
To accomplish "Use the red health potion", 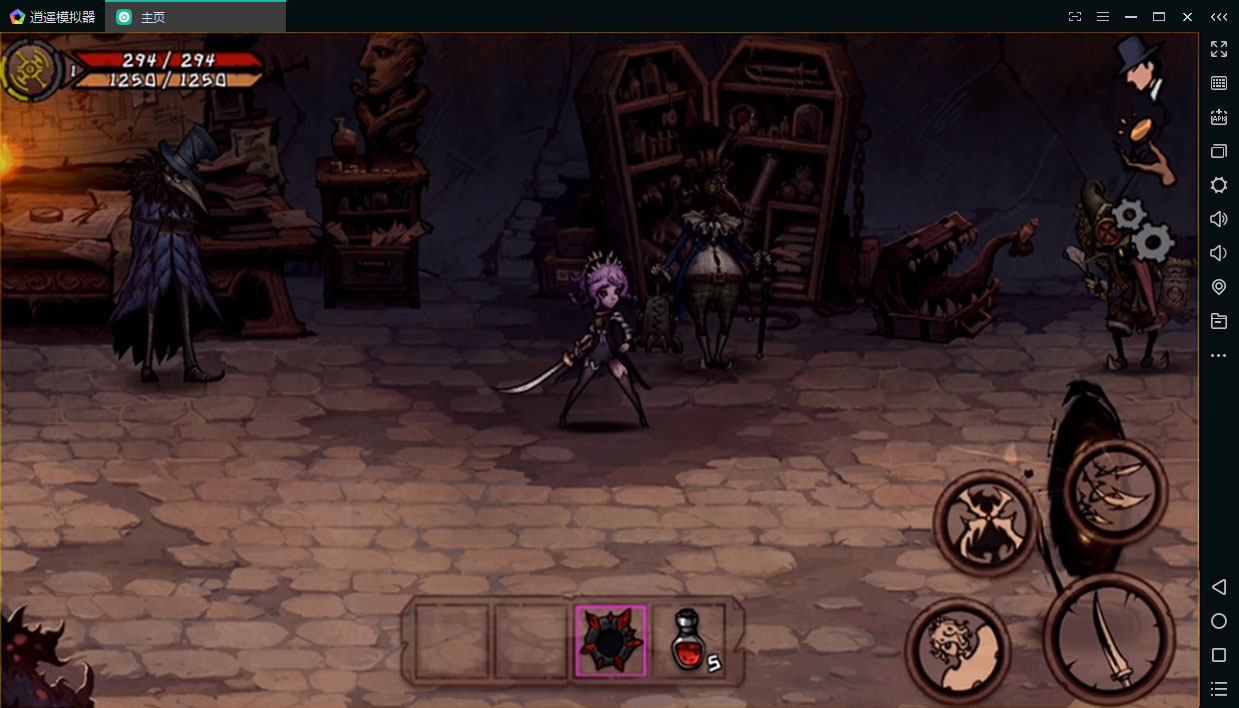I will tap(689, 639).
